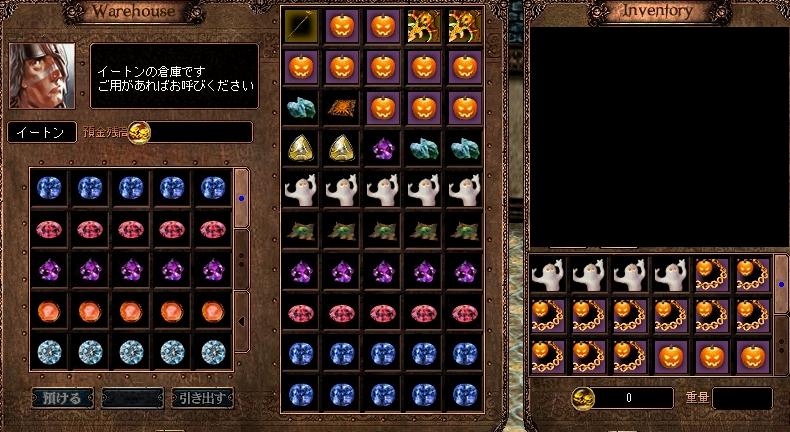
Task: Switch to the first inventory page tab
Action: click(781, 285)
